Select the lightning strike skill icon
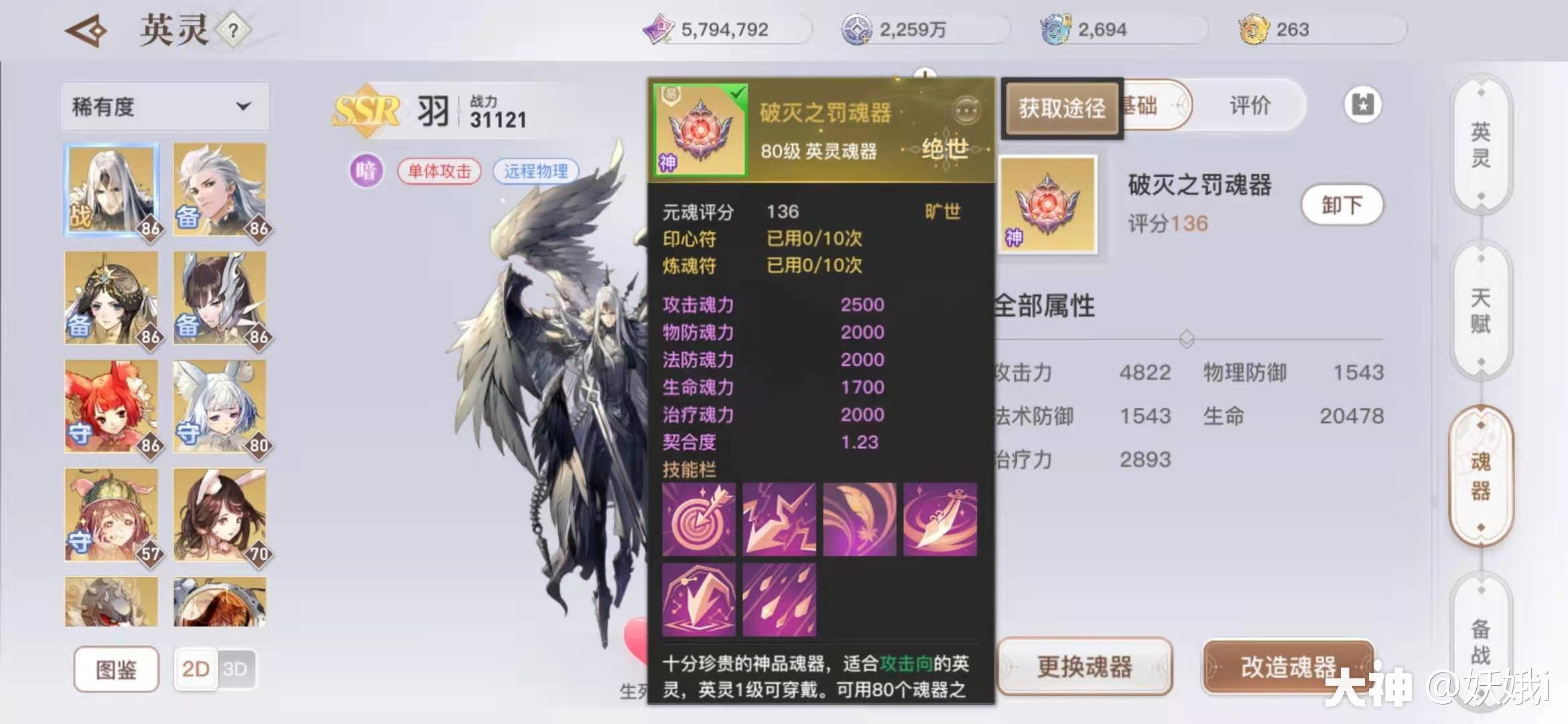This screenshot has height=724, width=1568. pos(779,518)
